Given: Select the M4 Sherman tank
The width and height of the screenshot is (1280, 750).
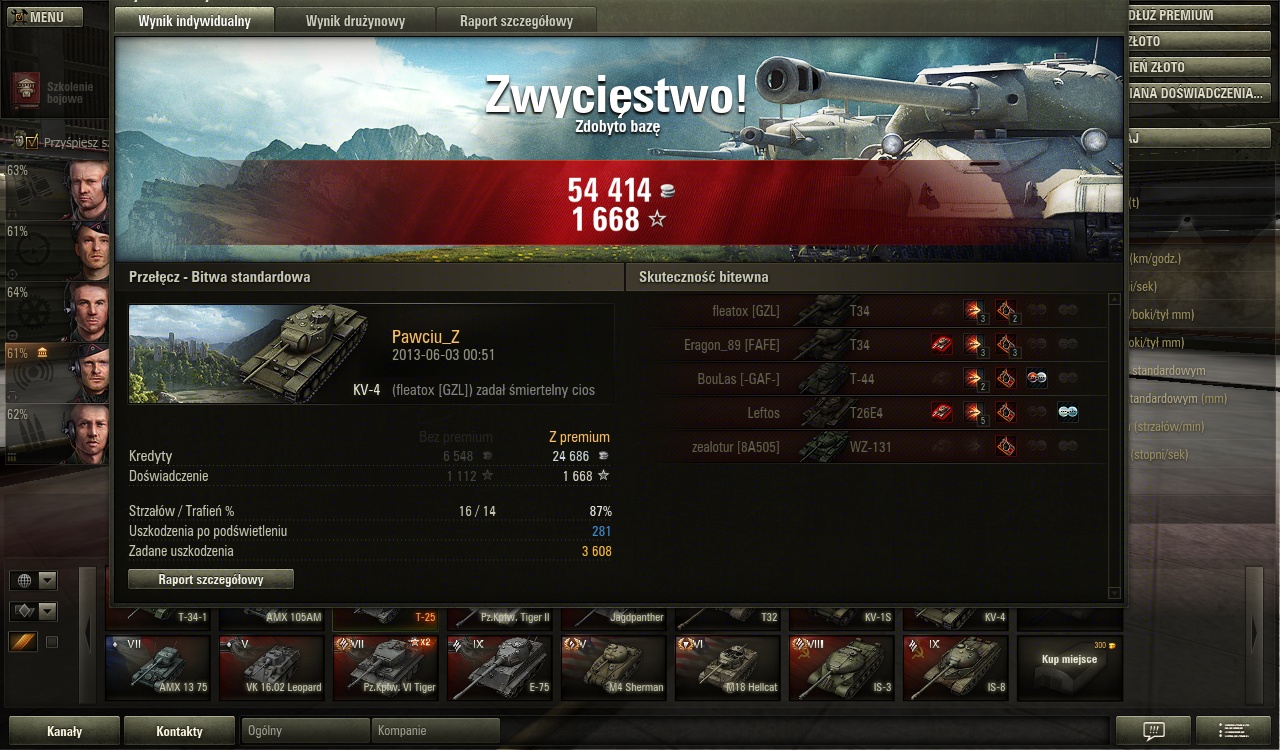Looking at the screenshot, I should click(x=612, y=667).
